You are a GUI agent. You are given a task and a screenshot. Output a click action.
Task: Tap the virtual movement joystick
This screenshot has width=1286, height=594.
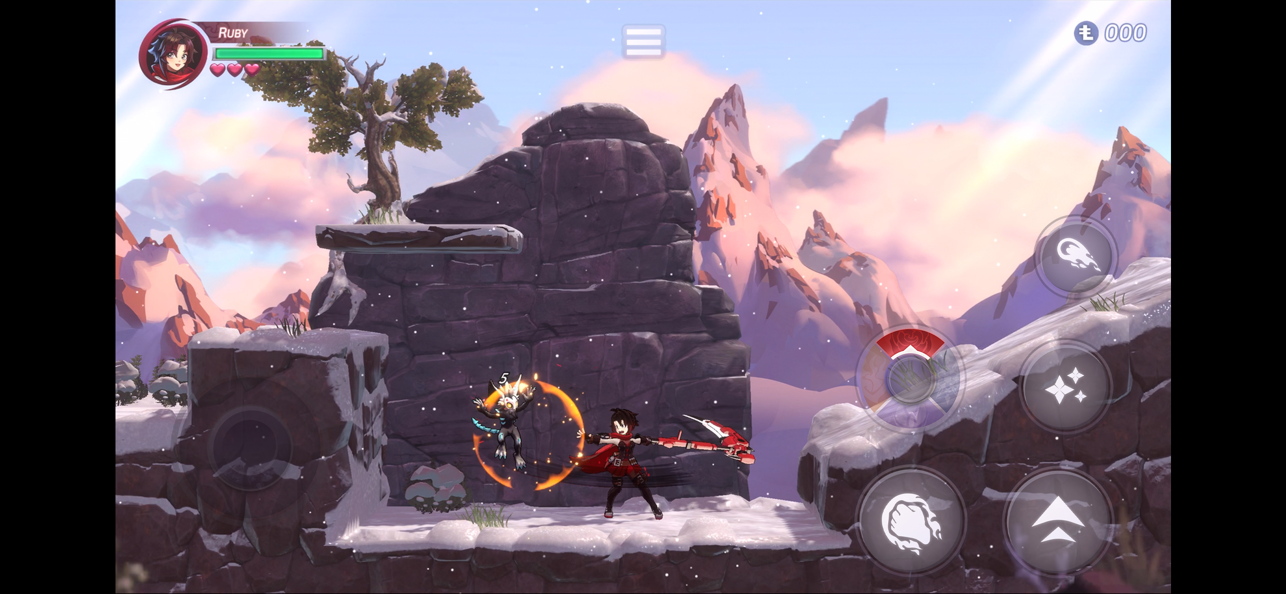[x=250, y=445]
